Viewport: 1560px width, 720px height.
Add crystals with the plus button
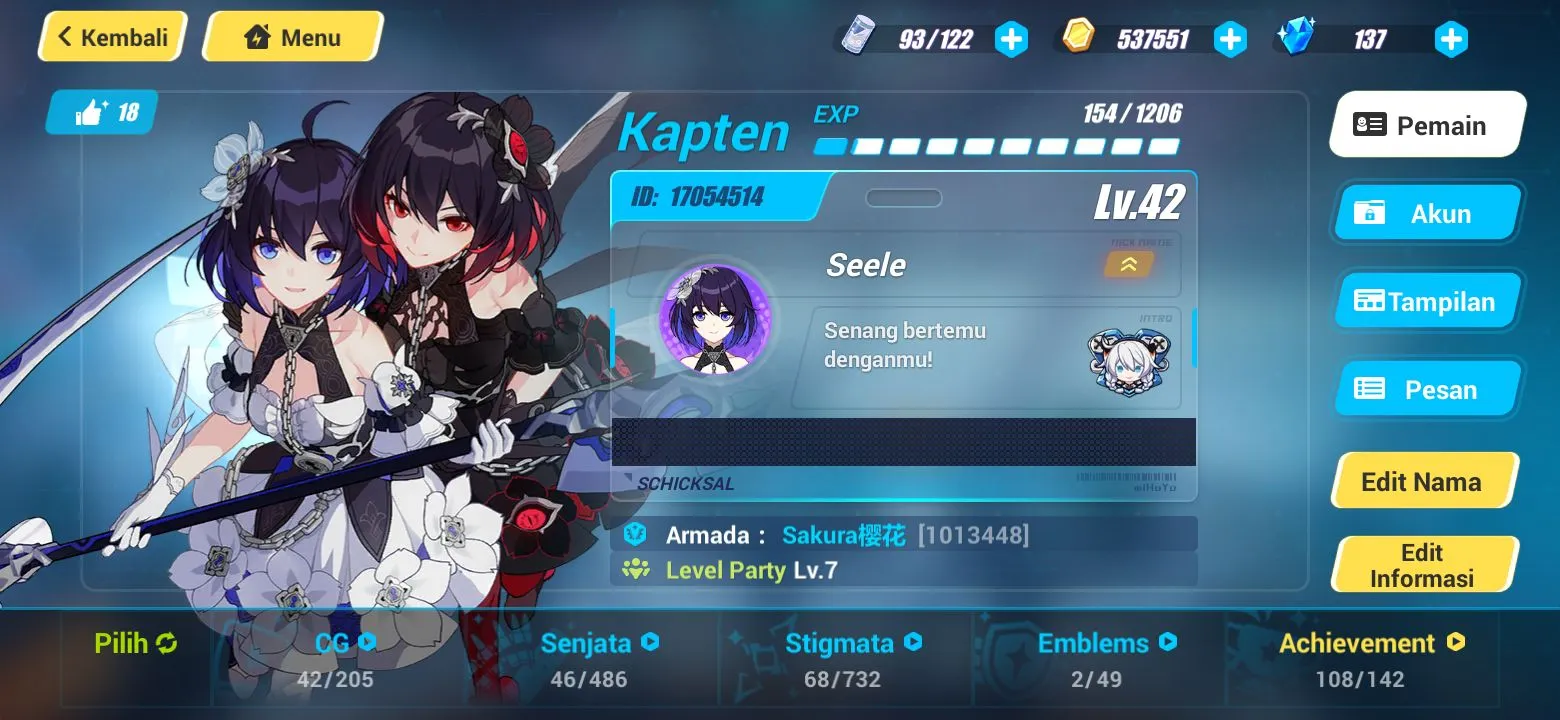(x=1450, y=40)
